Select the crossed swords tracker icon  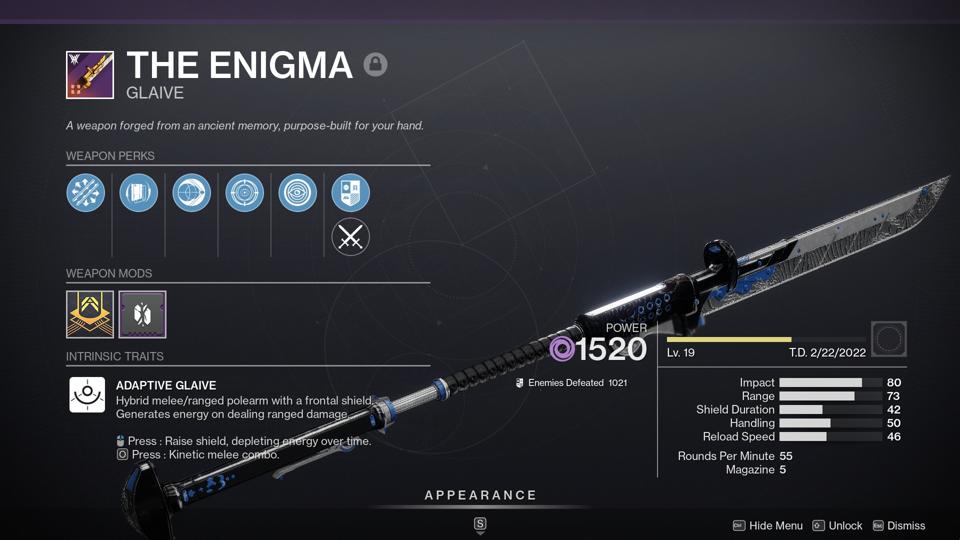tap(351, 237)
